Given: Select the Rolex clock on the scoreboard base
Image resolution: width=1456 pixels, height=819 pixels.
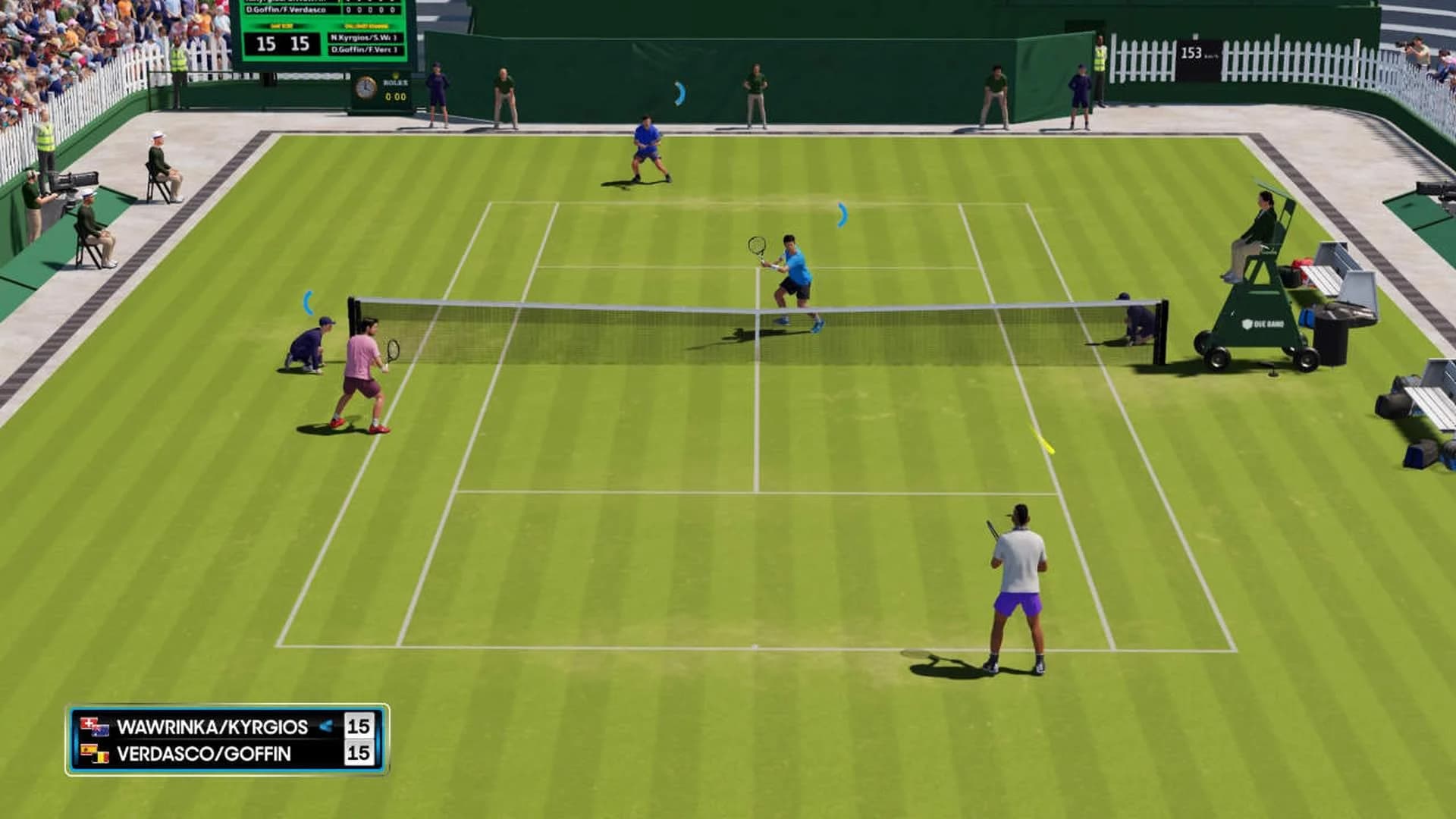Looking at the screenshot, I should (366, 89).
